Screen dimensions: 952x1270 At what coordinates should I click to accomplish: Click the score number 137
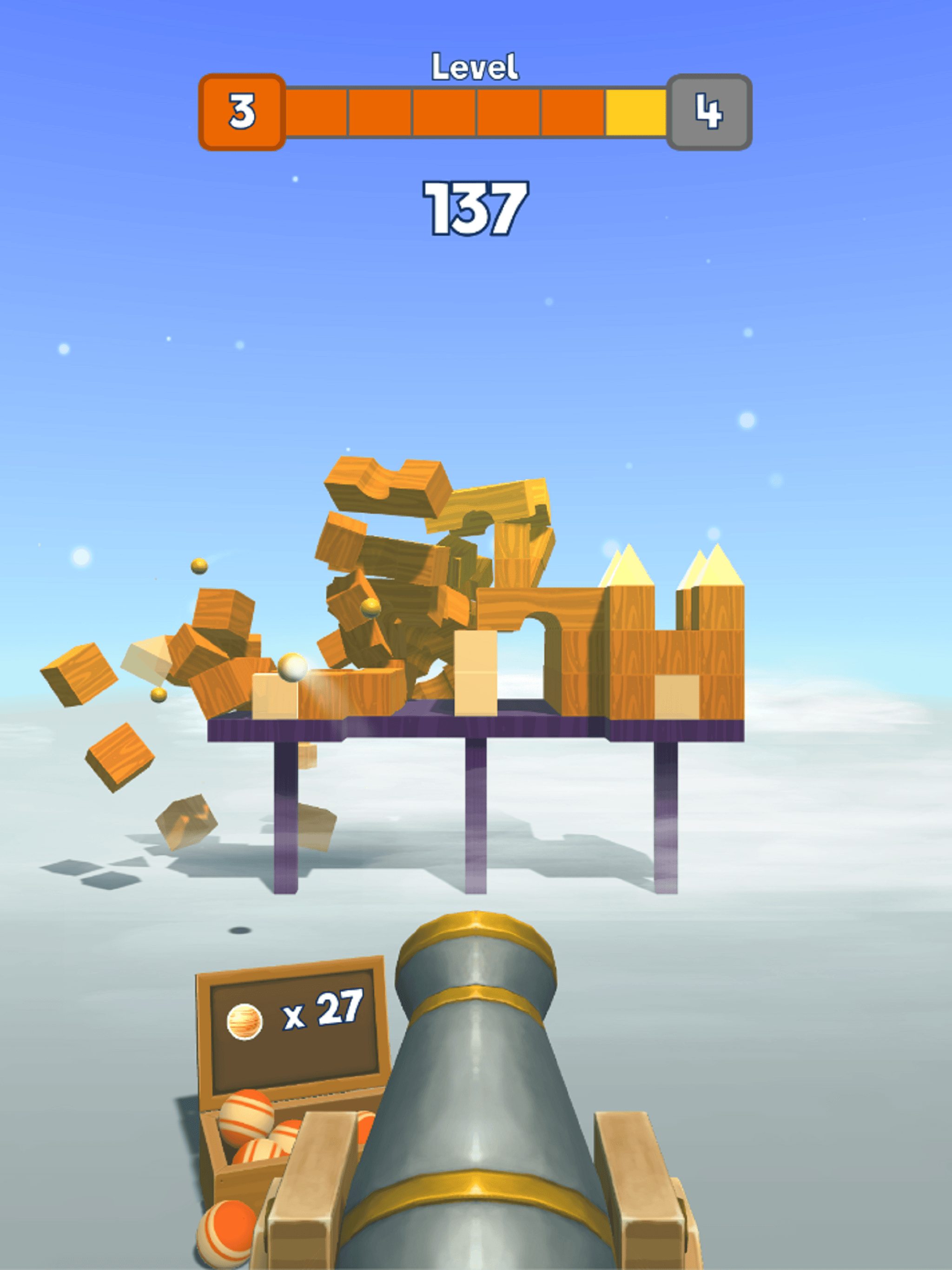point(476,208)
